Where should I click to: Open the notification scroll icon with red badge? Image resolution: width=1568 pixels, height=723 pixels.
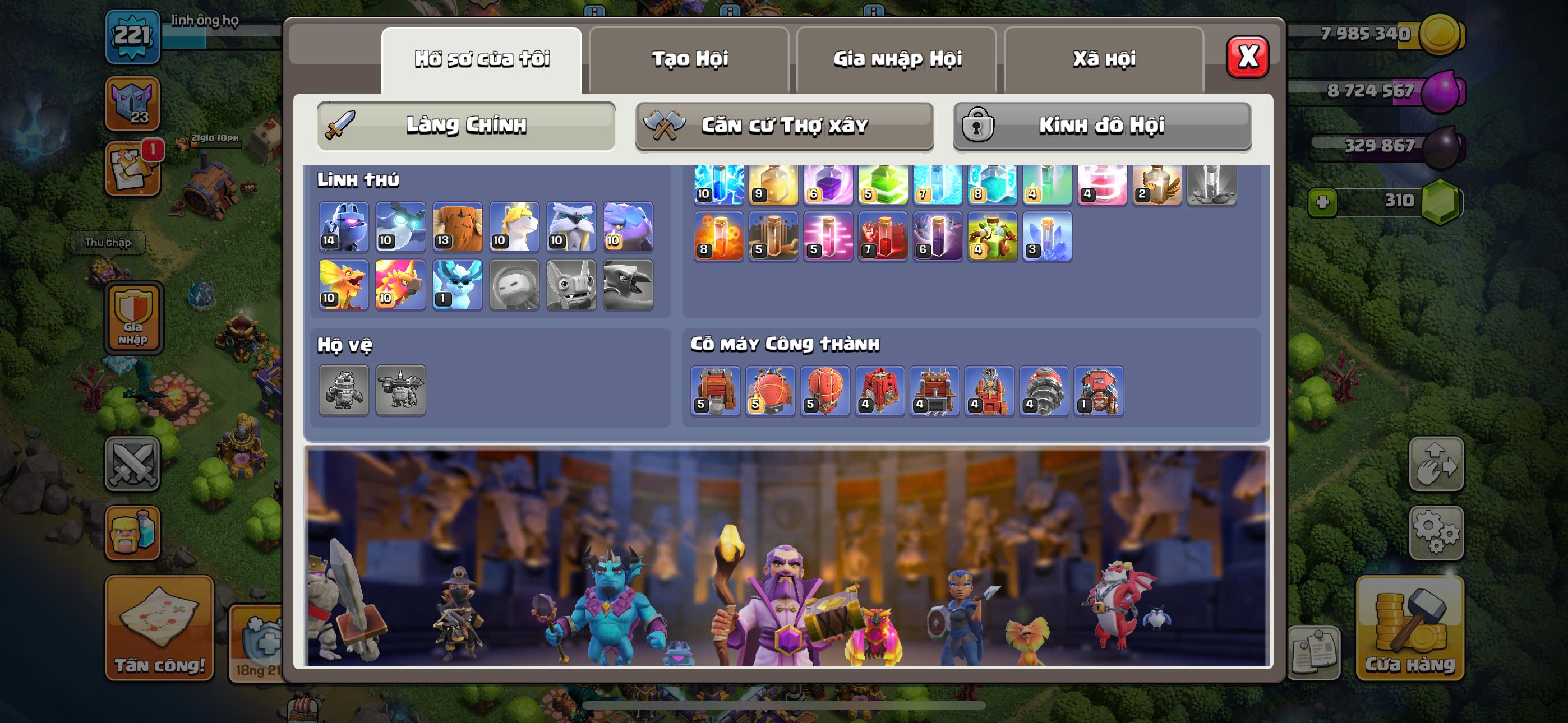[x=132, y=169]
